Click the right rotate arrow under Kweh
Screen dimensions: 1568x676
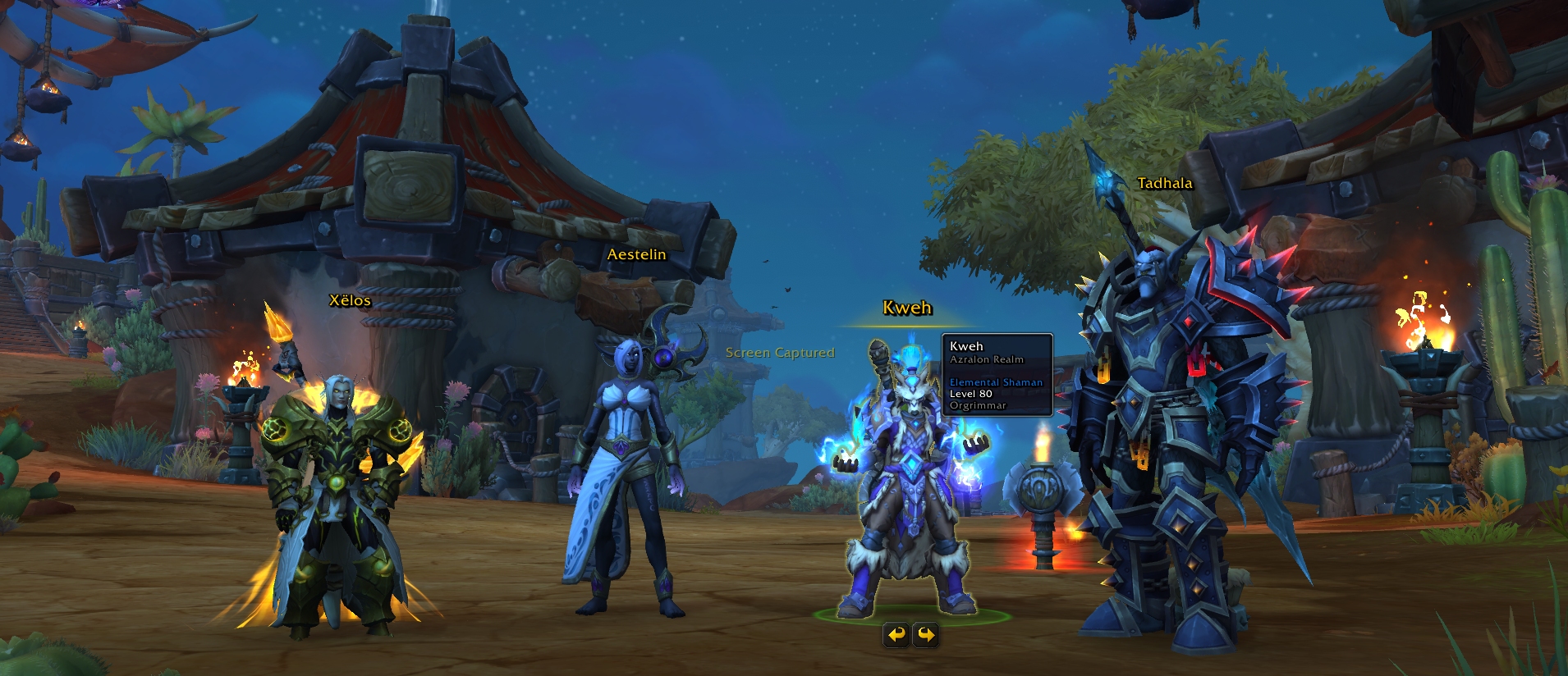click(x=926, y=634)
